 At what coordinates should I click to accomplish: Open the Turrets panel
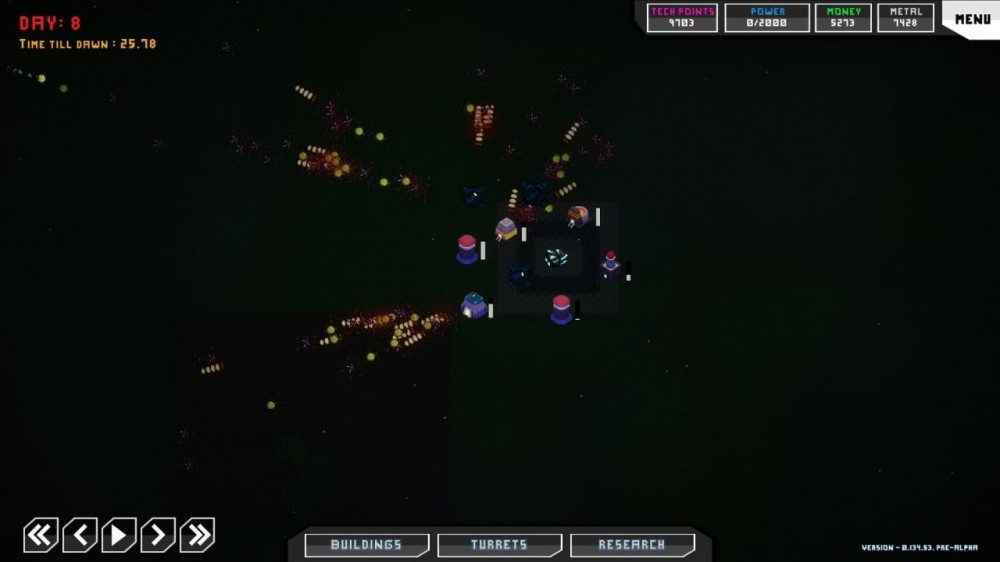pos(499,545)
